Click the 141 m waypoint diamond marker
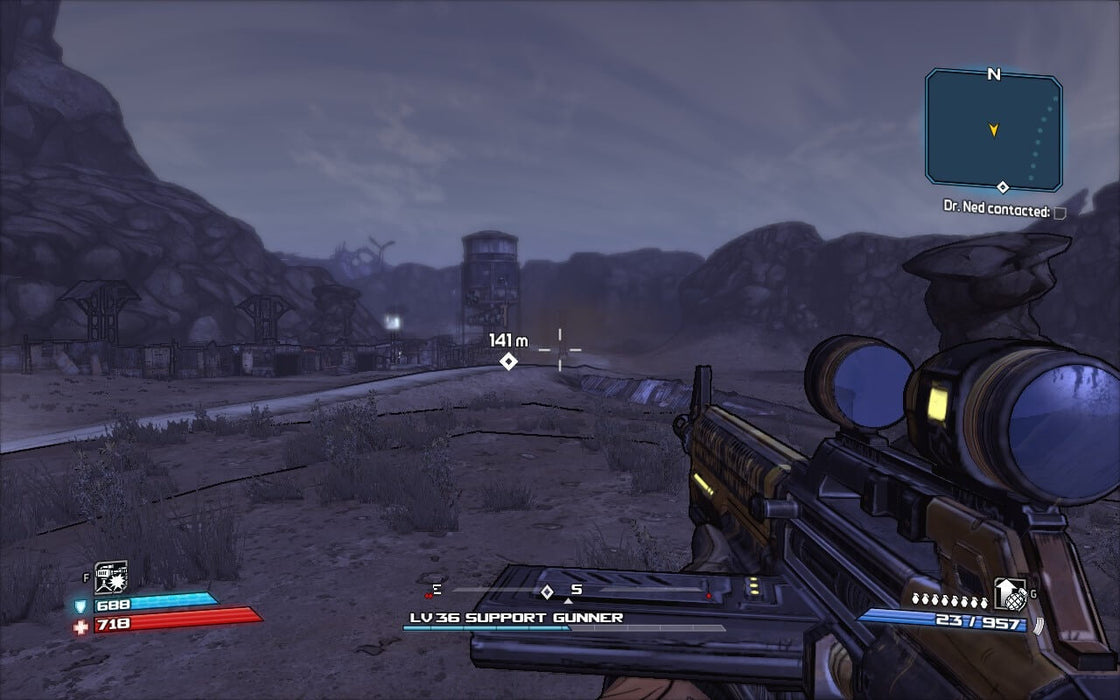1120x700 pixels. point(509,361)
